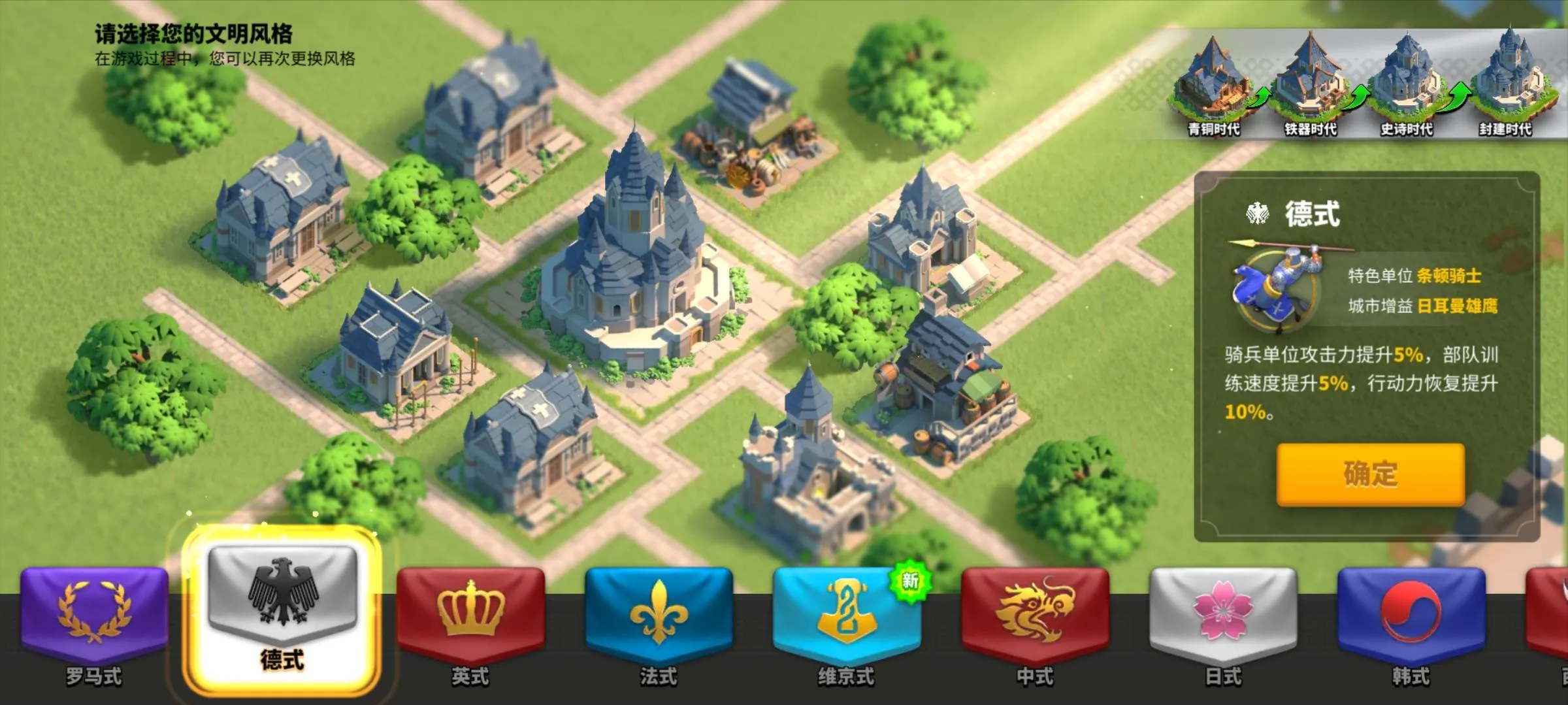The image size is (1568, 705).
Task: Confirm the selection with the 确定 button
Action: (x=1370, y=474)
